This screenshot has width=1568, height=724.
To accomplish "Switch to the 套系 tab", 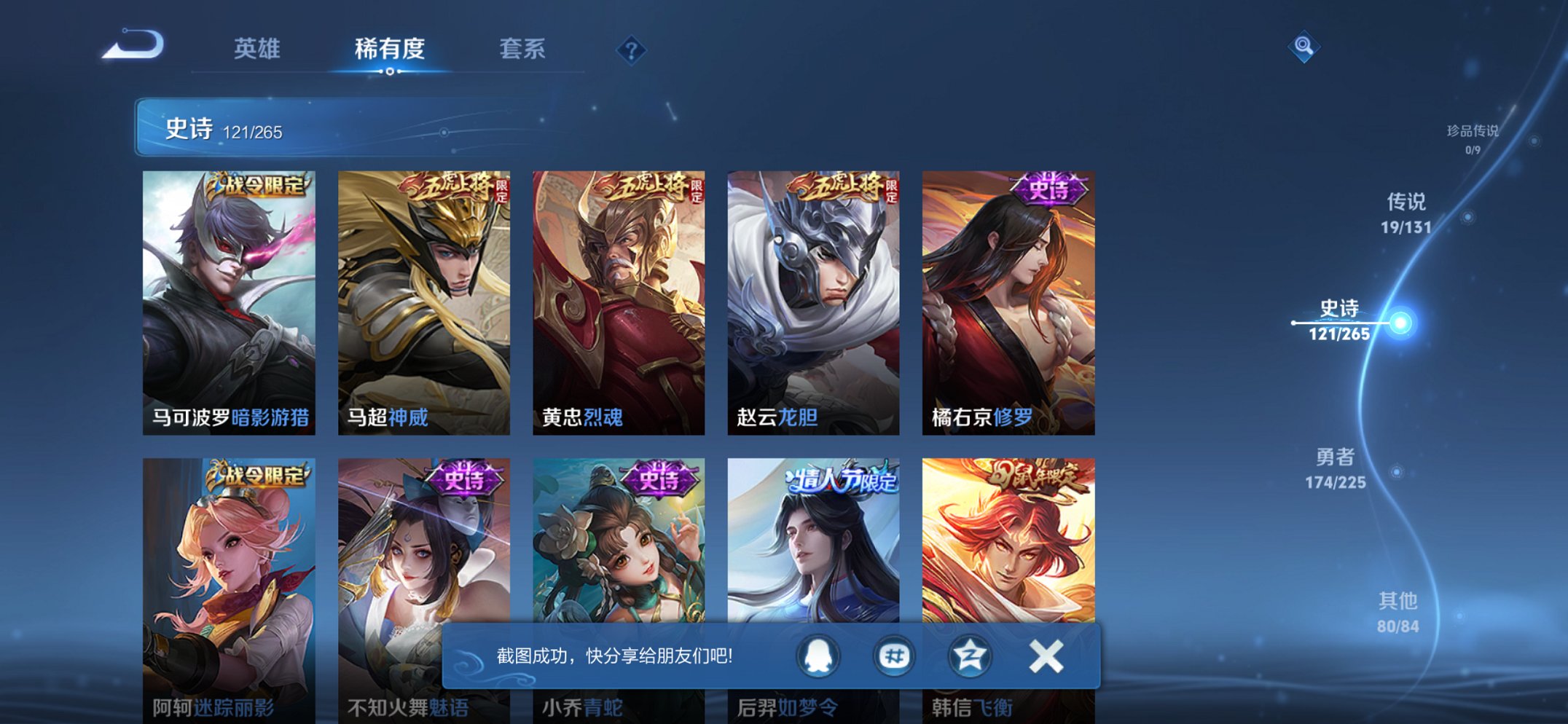I will [522, 47].
